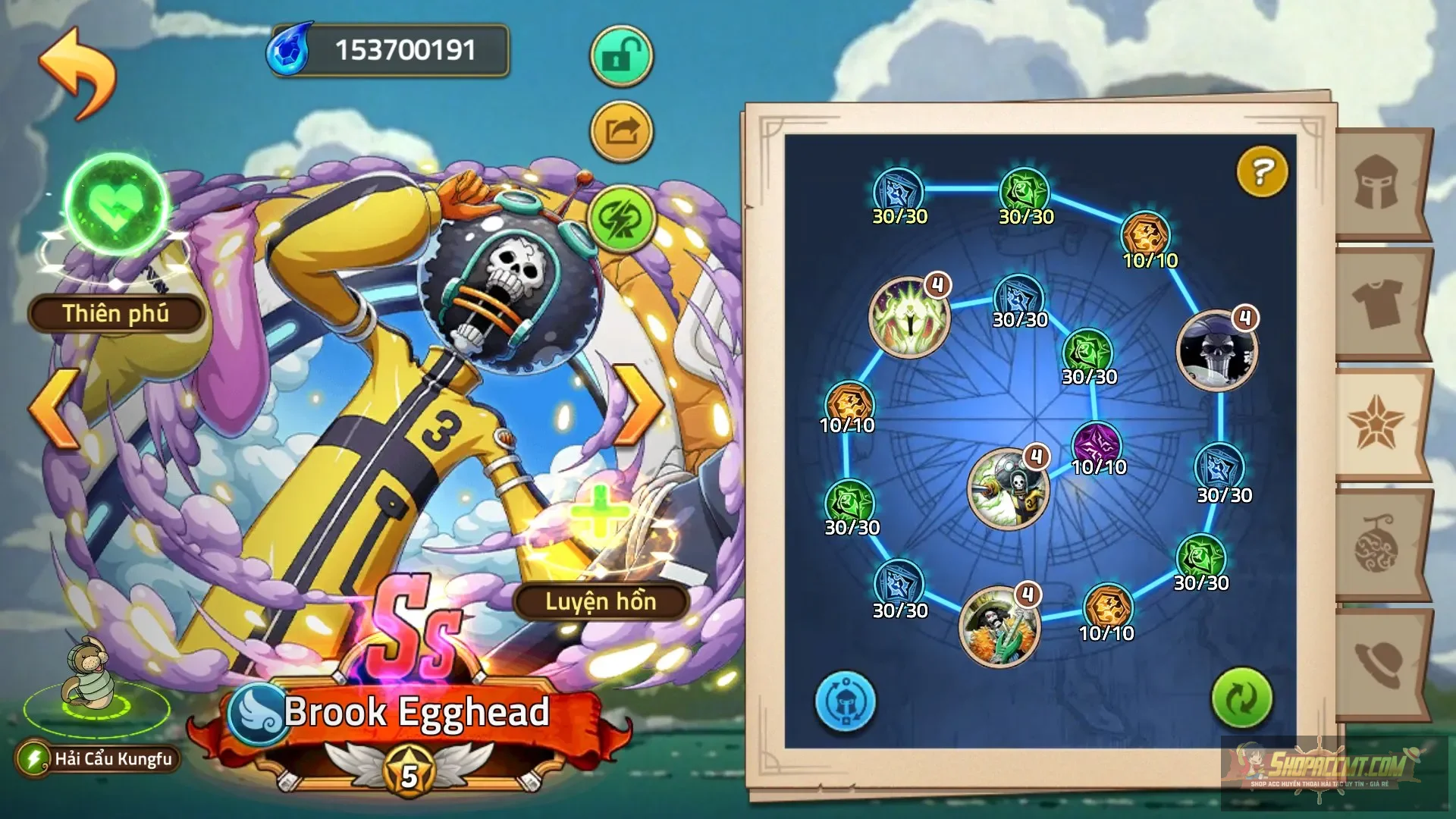Switch to the previous hero with left arrow

point(55,408)
